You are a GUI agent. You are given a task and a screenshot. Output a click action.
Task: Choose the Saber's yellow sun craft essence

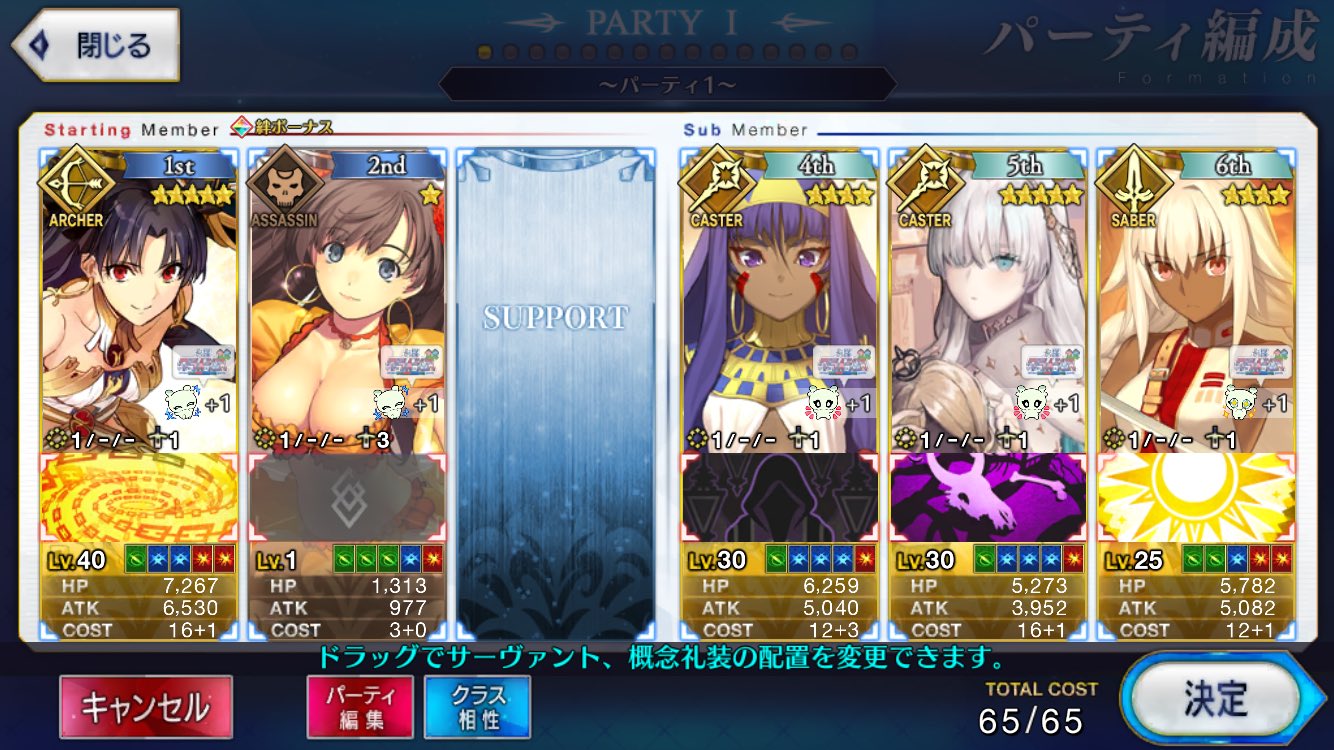[x=1195, y=498]
